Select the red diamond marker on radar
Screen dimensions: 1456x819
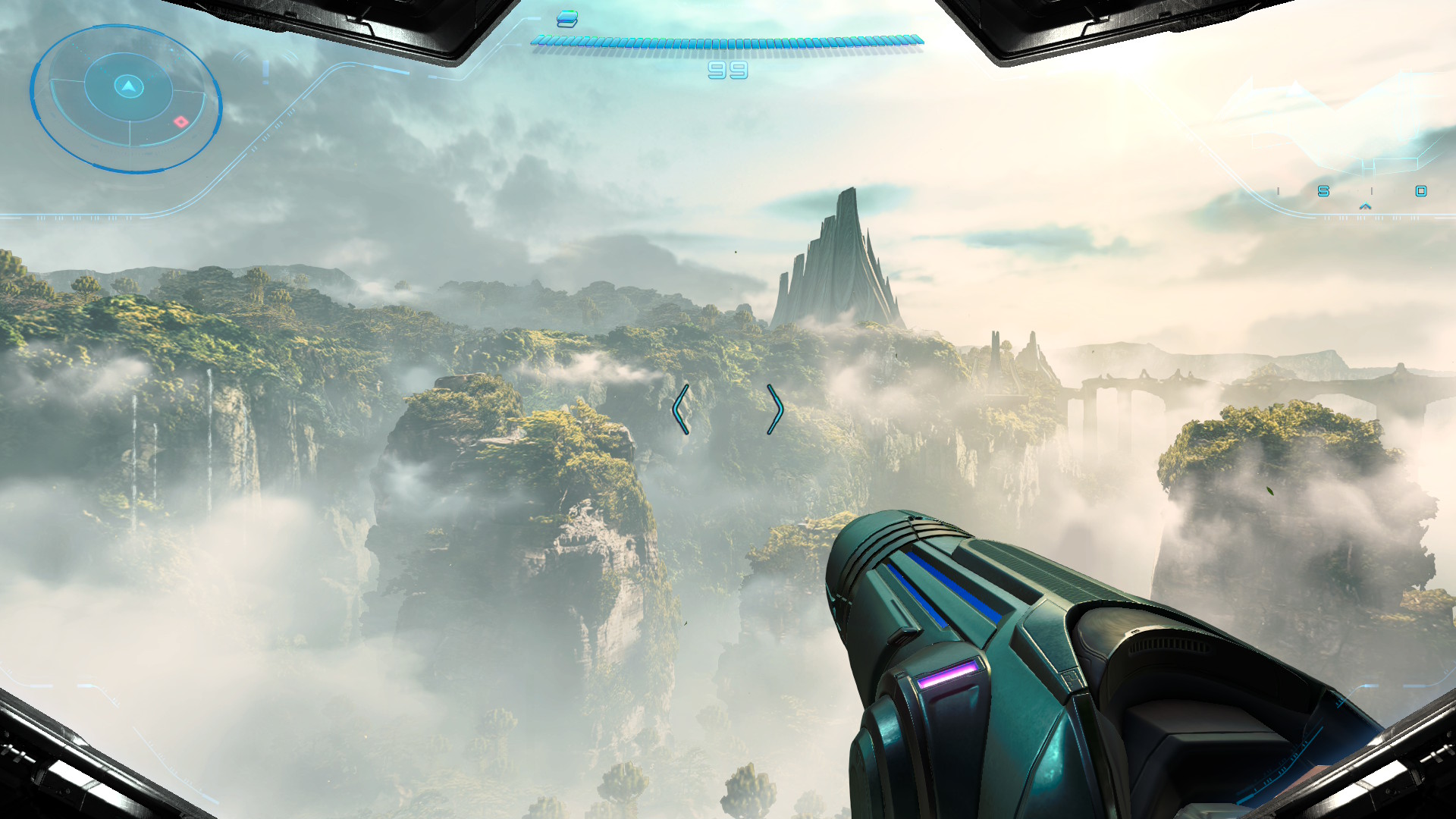[x=180, y=121]
